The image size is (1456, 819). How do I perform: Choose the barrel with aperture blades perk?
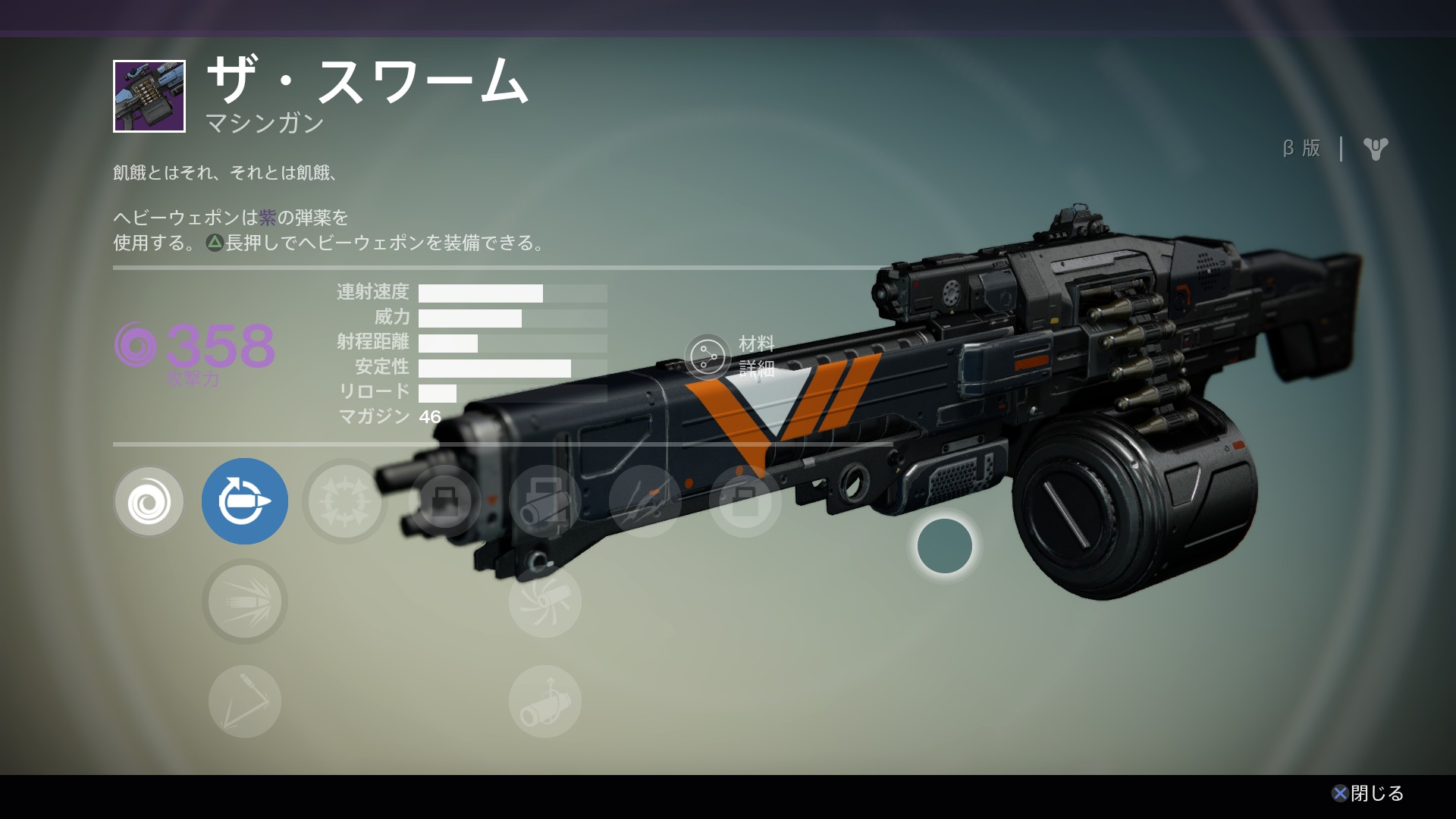tap(545, 601)
